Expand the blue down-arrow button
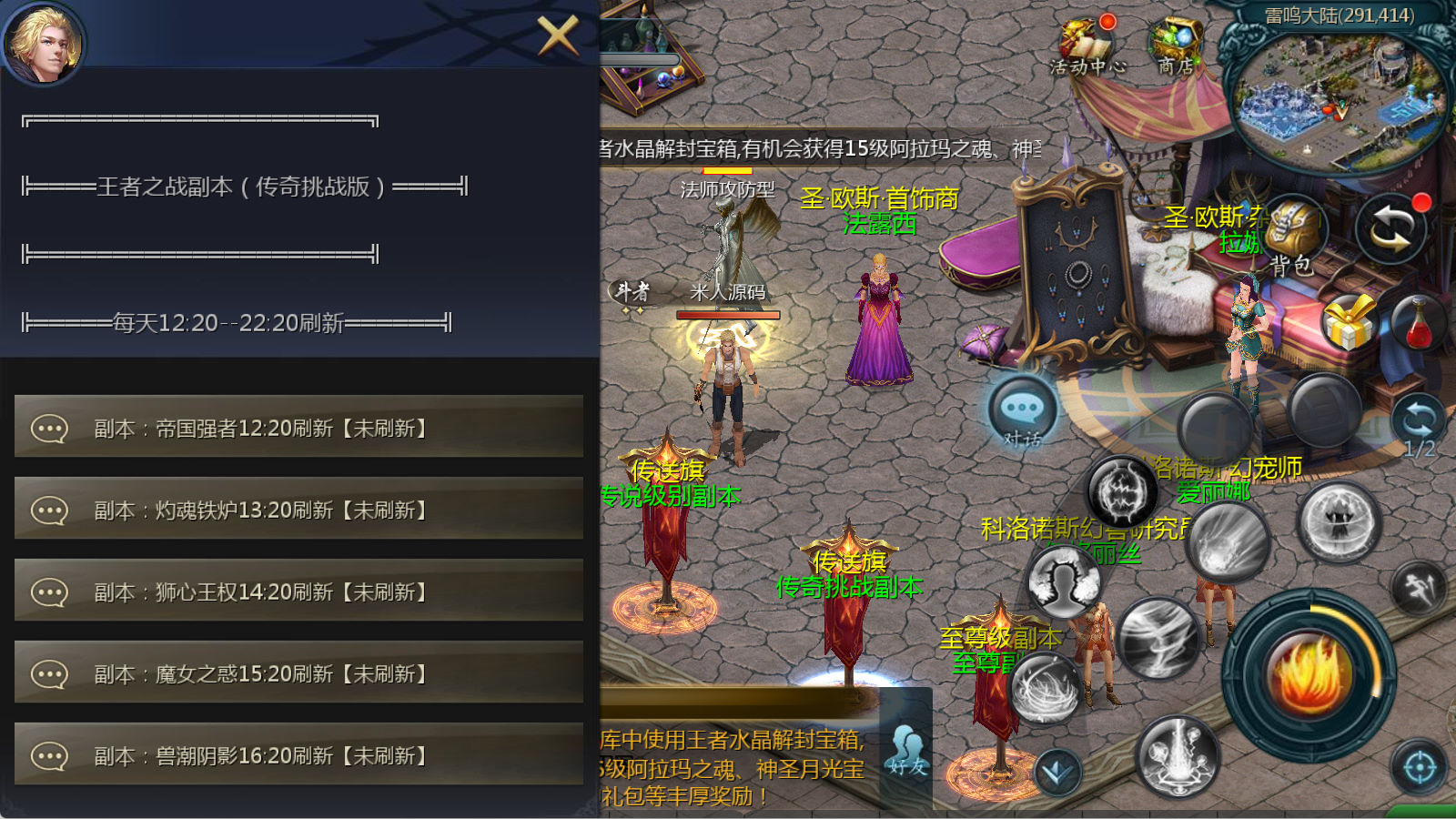The height and width of the screenshot is (819, 1456). (x=1057, y=772)
